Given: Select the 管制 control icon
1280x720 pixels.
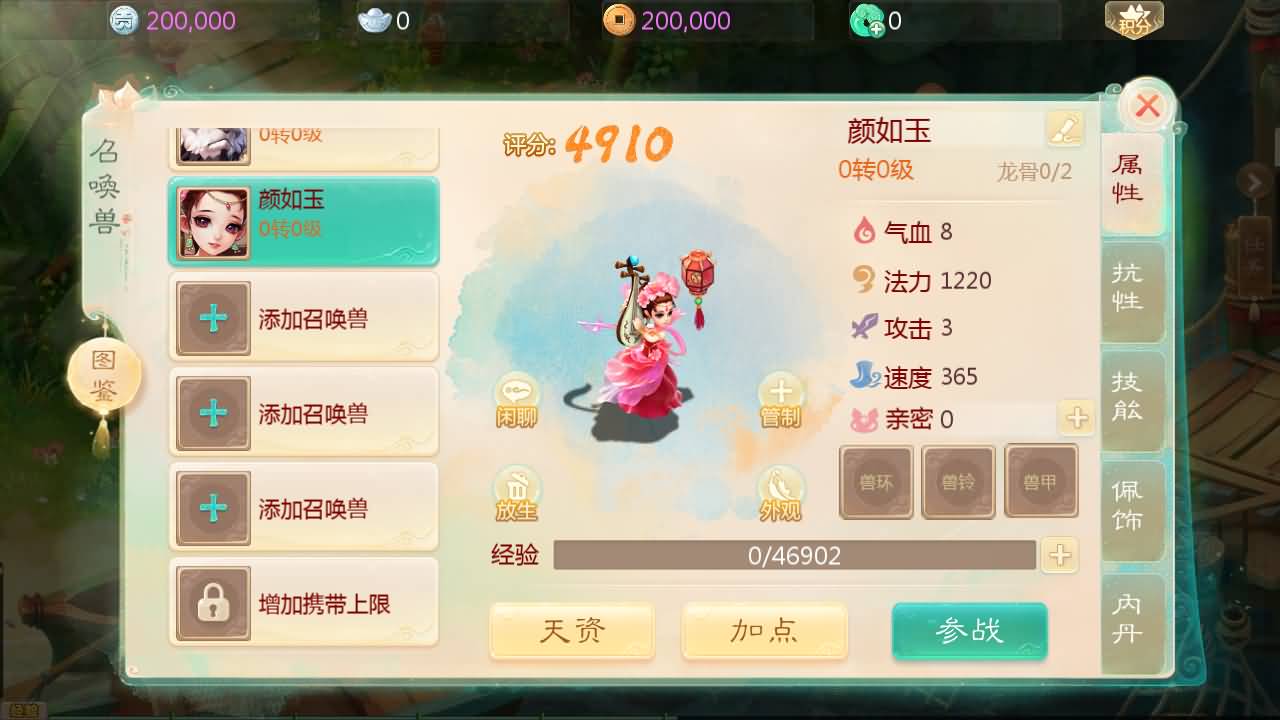Looking at the screenshot, I should pos(781,397).
